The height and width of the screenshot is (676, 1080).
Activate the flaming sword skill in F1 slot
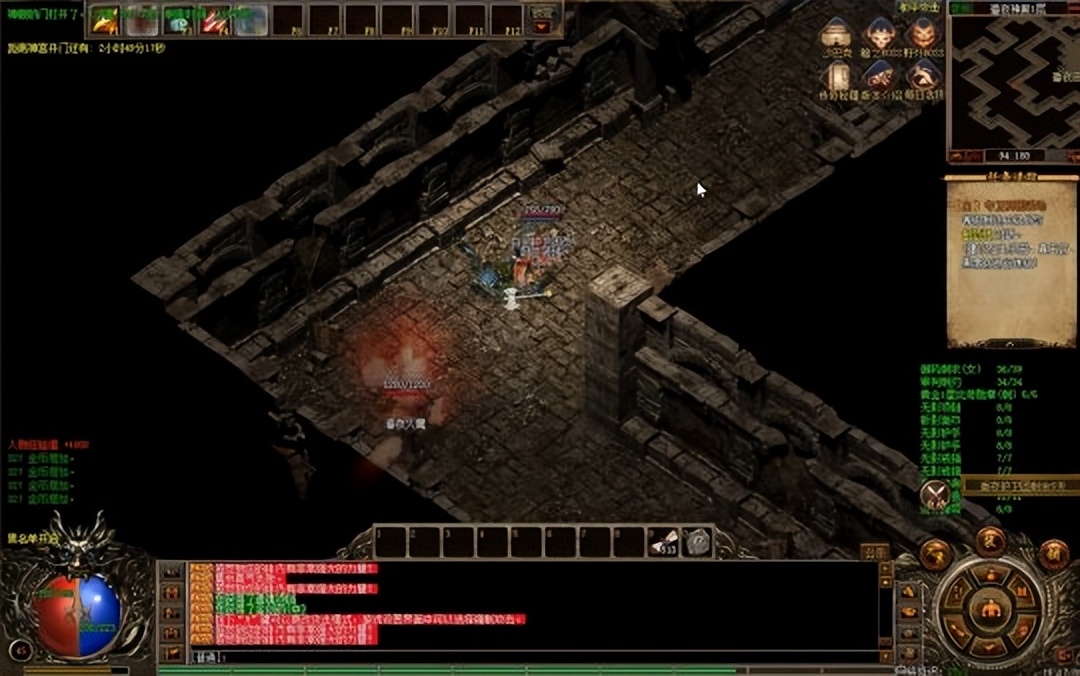pos(105,20)
